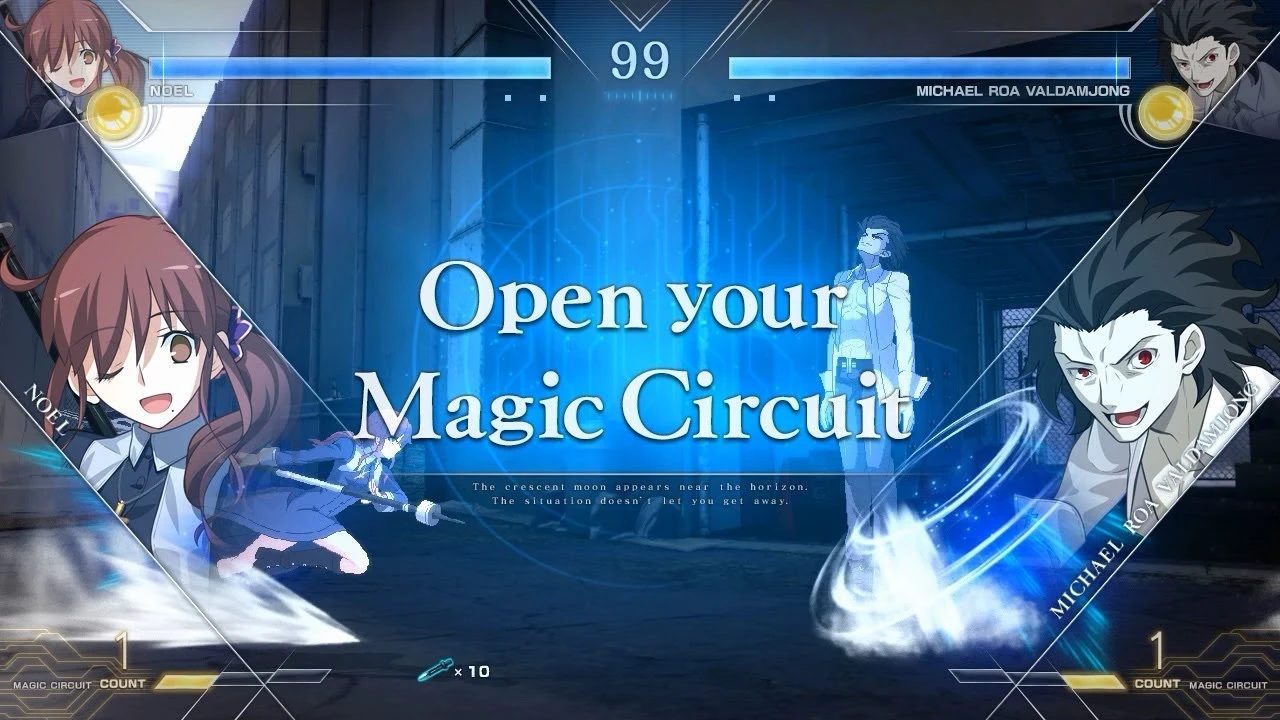This screenshot has height=720, width=1280.
Task: Click the 99 round timer display
Action: point(640,62)
